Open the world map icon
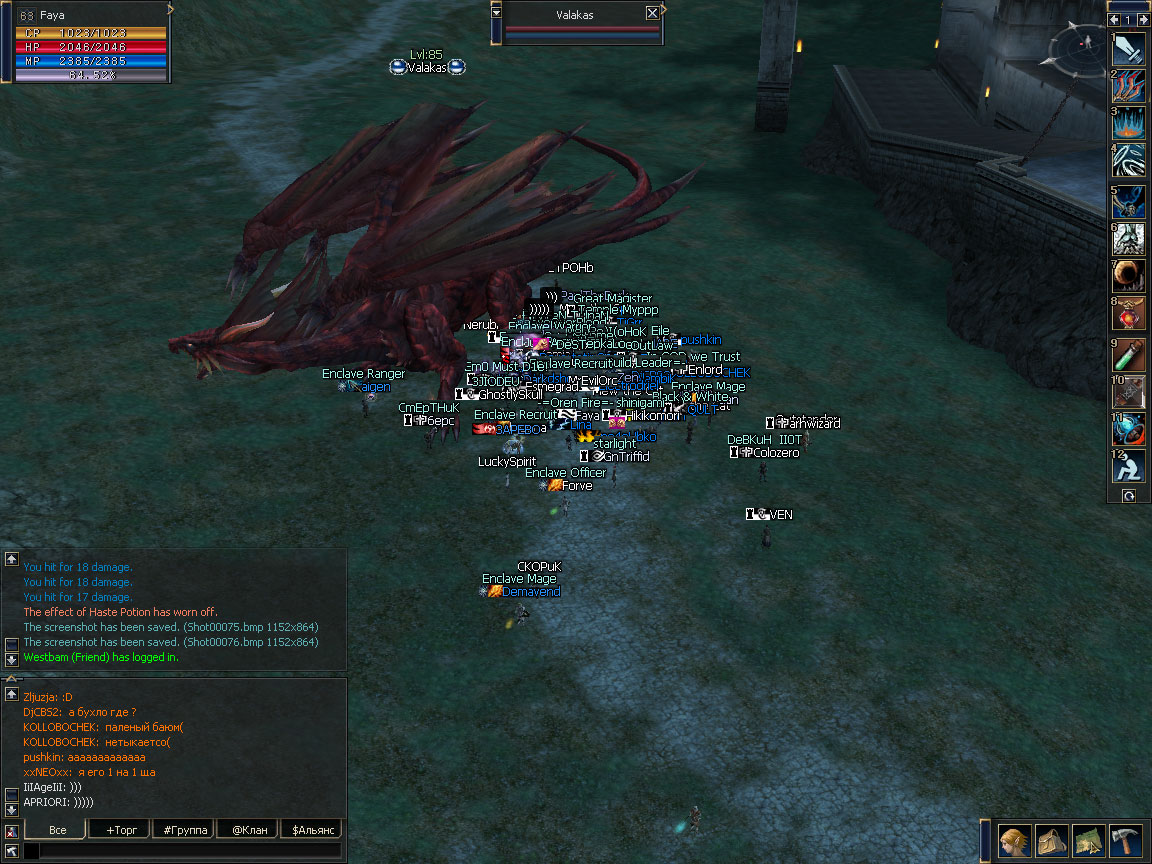Image resolution: width=1152 pixels, height=864 pixels. point(1088,841)
